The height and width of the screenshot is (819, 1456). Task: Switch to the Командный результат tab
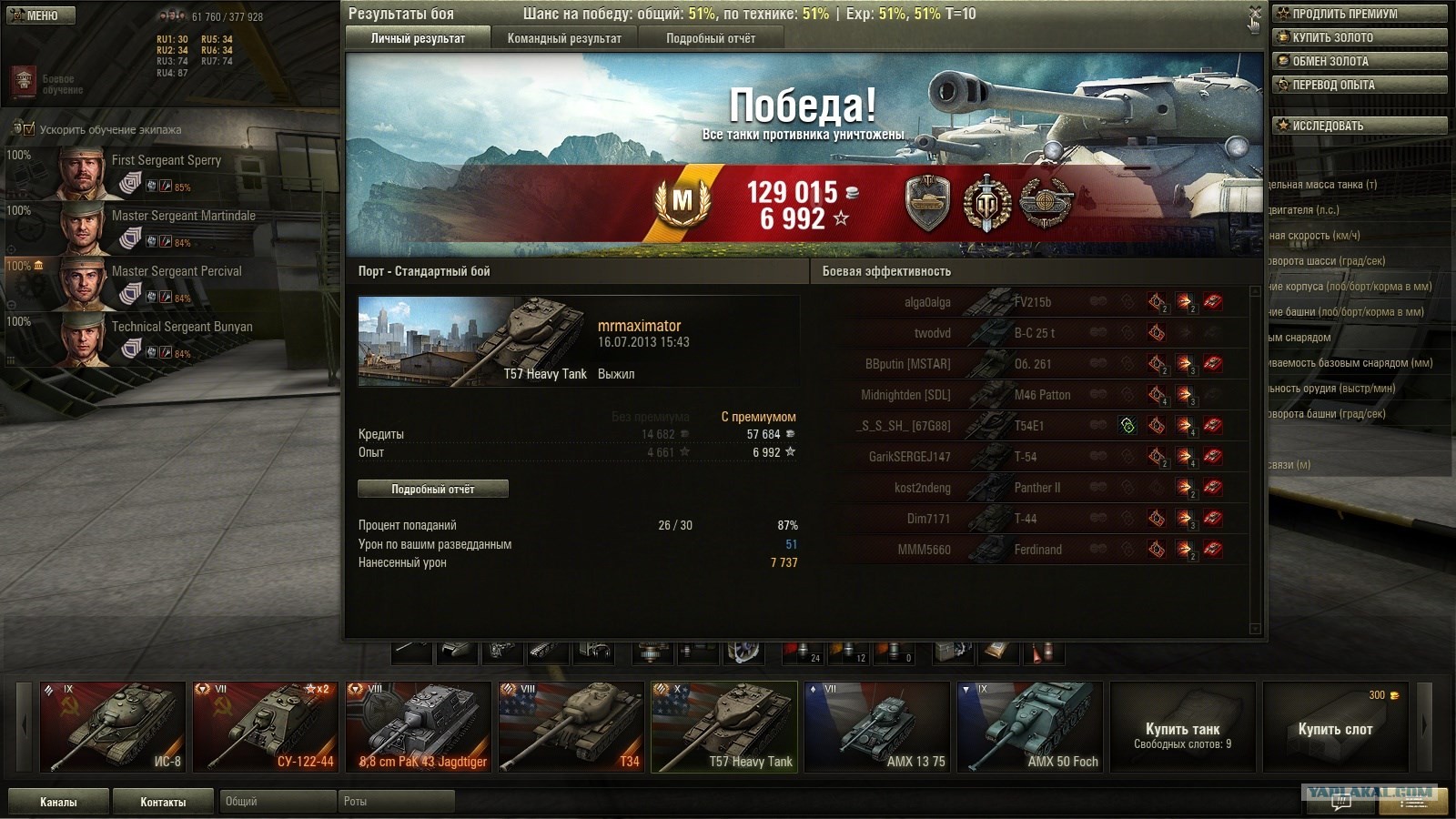(x=564, y=38)
